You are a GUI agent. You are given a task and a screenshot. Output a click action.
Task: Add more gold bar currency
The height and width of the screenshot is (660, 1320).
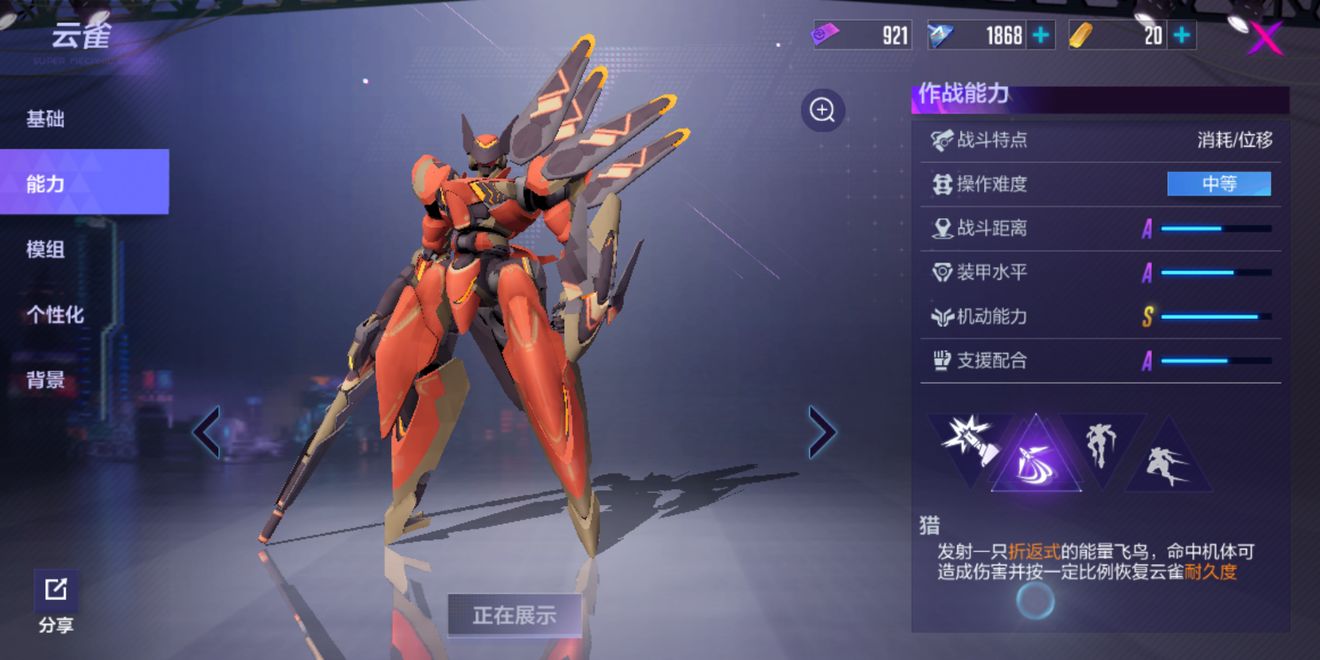point(1182,36)
